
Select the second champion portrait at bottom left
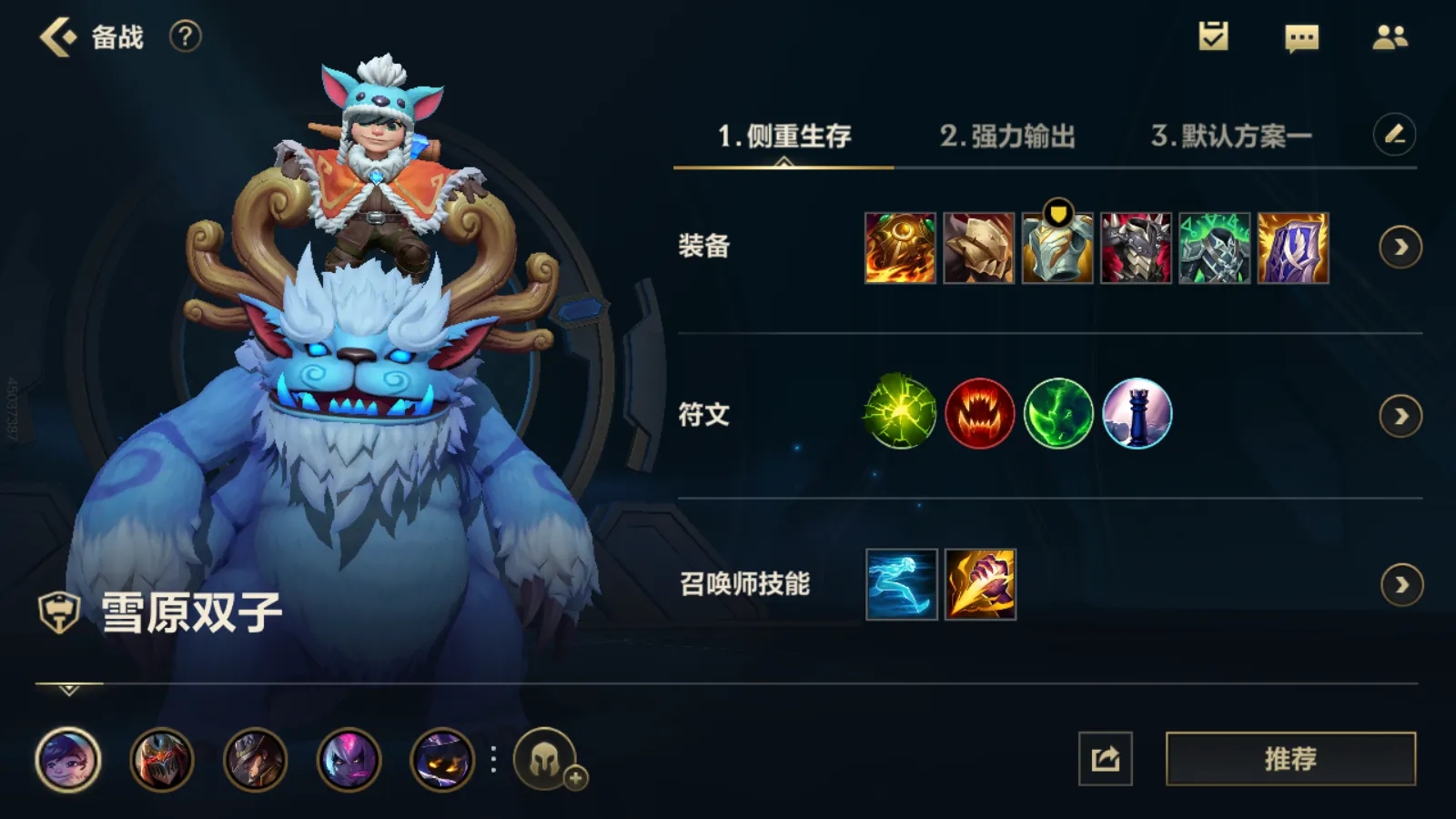pos(157,762)
